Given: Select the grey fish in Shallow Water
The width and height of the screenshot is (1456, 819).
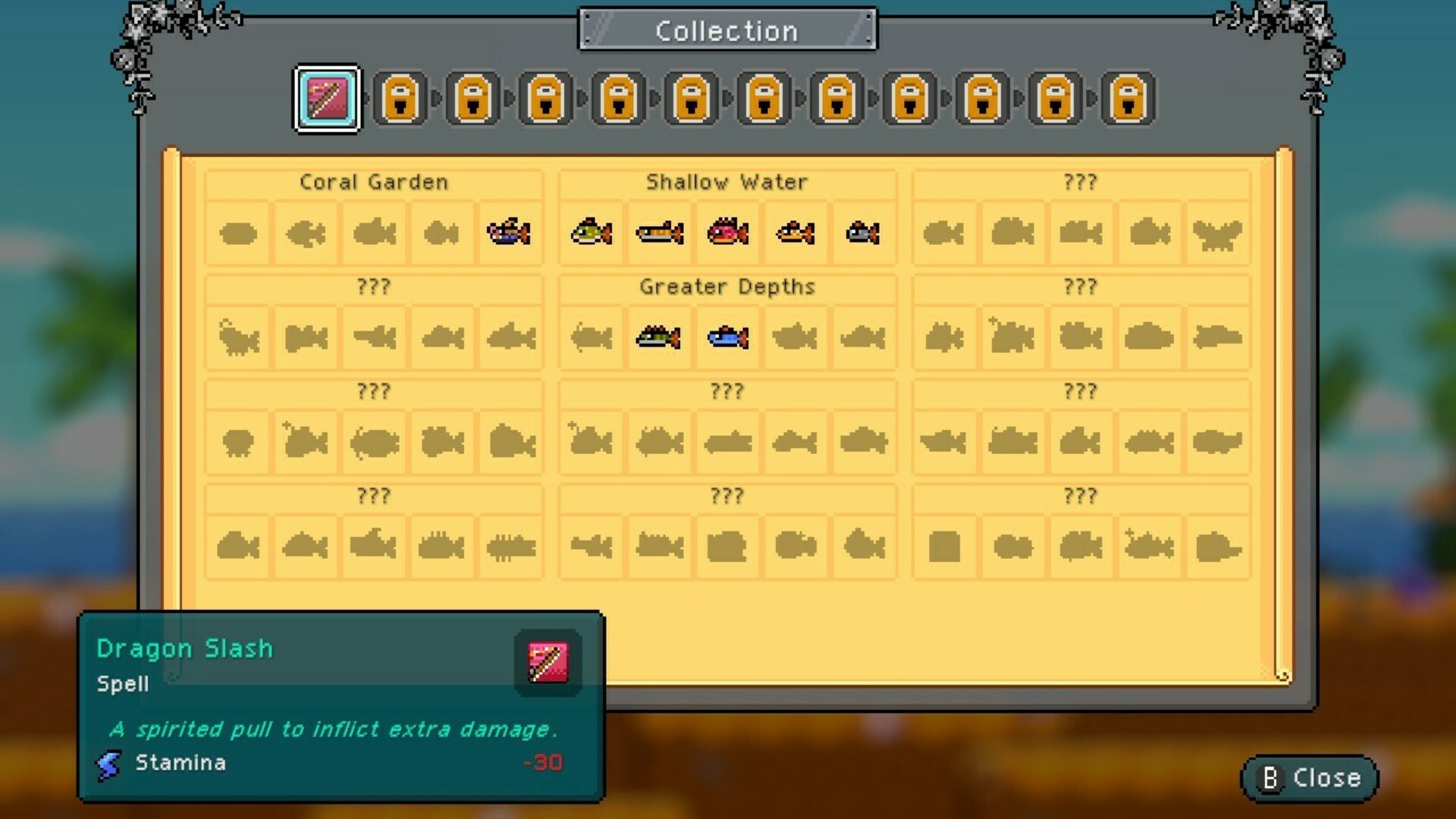Looking at the screenshot, I should (x=863, y=232).
